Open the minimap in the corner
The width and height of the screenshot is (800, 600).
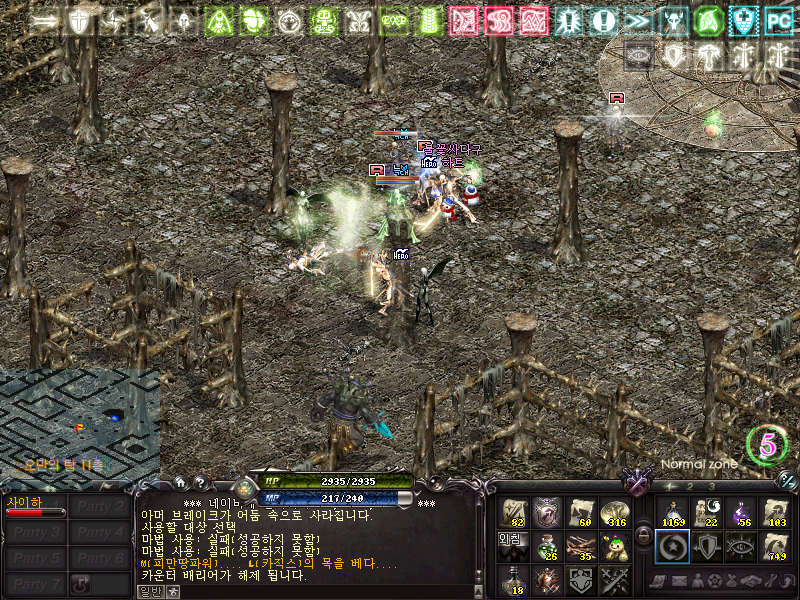click(79, 422)
